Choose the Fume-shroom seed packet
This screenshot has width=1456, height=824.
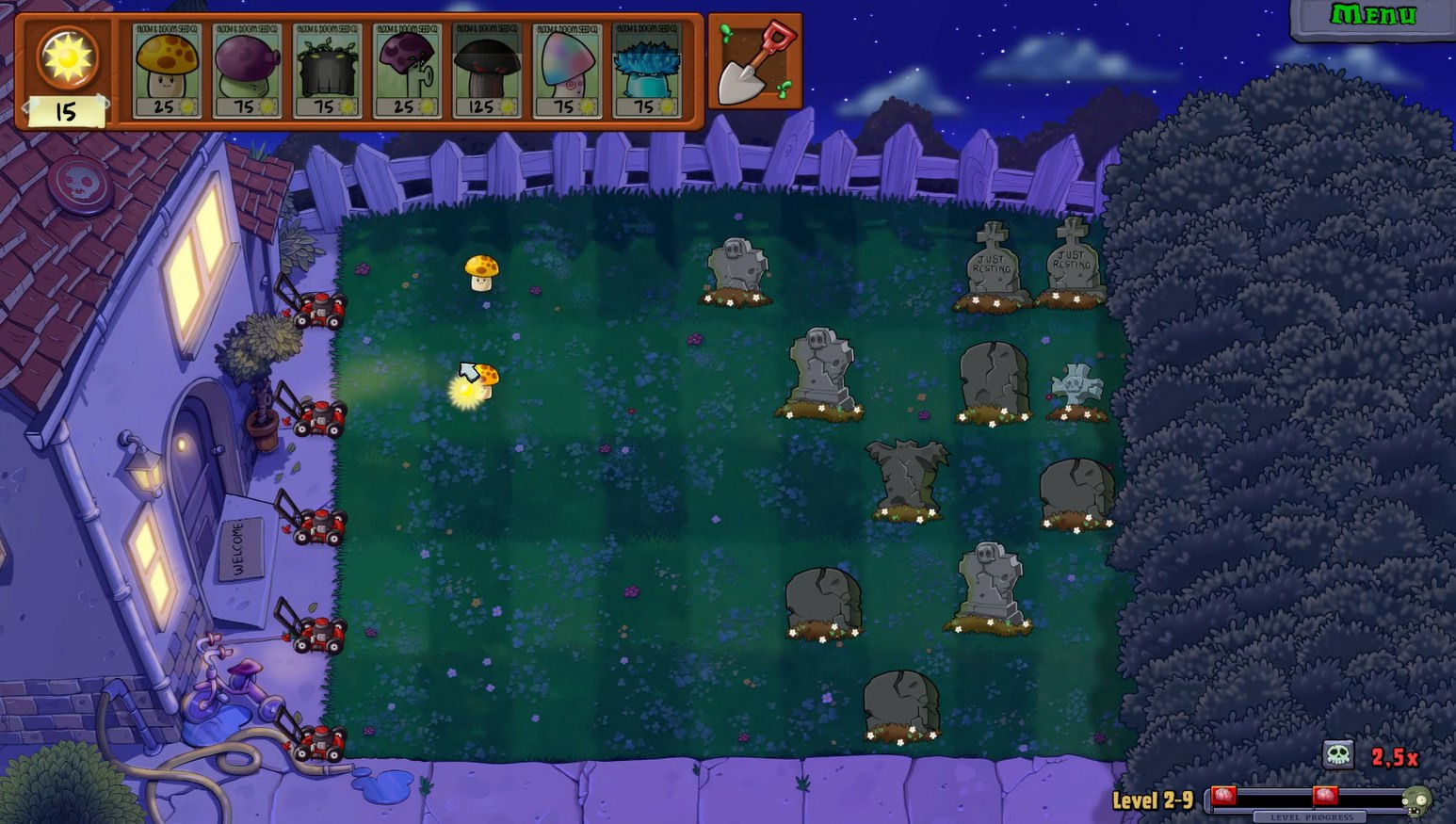coord(247,71)
